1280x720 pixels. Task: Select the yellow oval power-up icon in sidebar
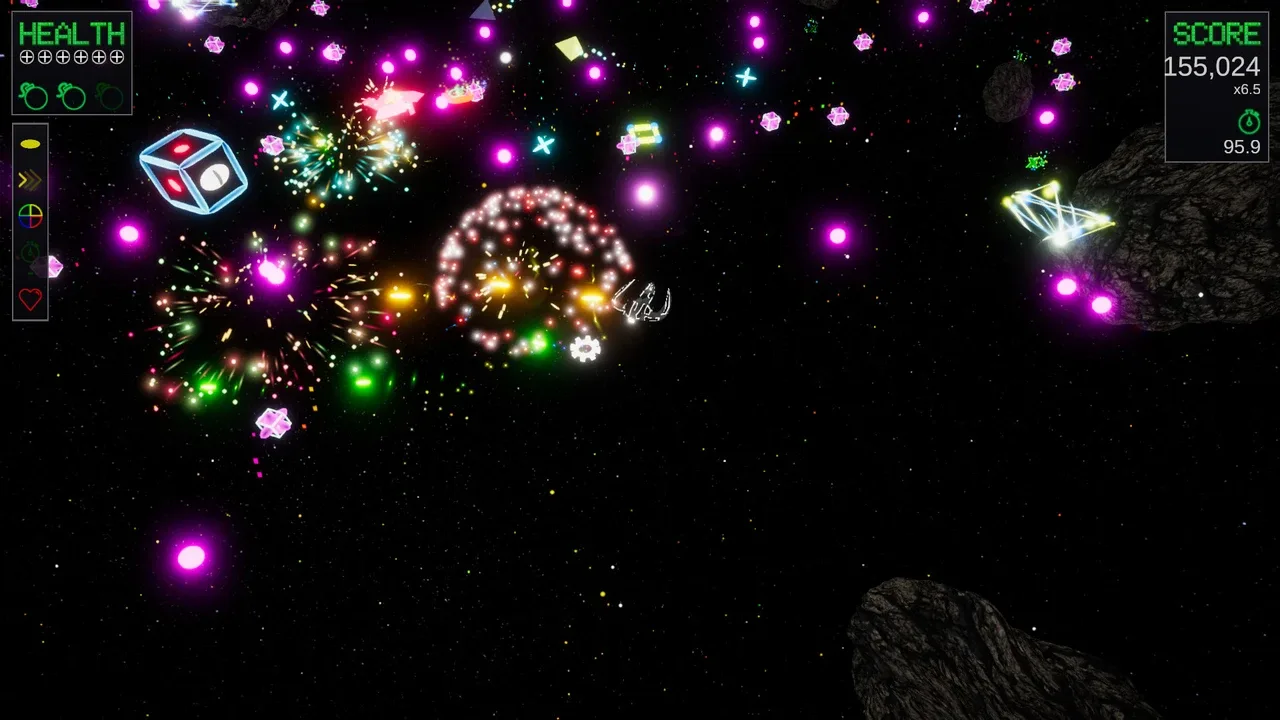tap(29, 142)
